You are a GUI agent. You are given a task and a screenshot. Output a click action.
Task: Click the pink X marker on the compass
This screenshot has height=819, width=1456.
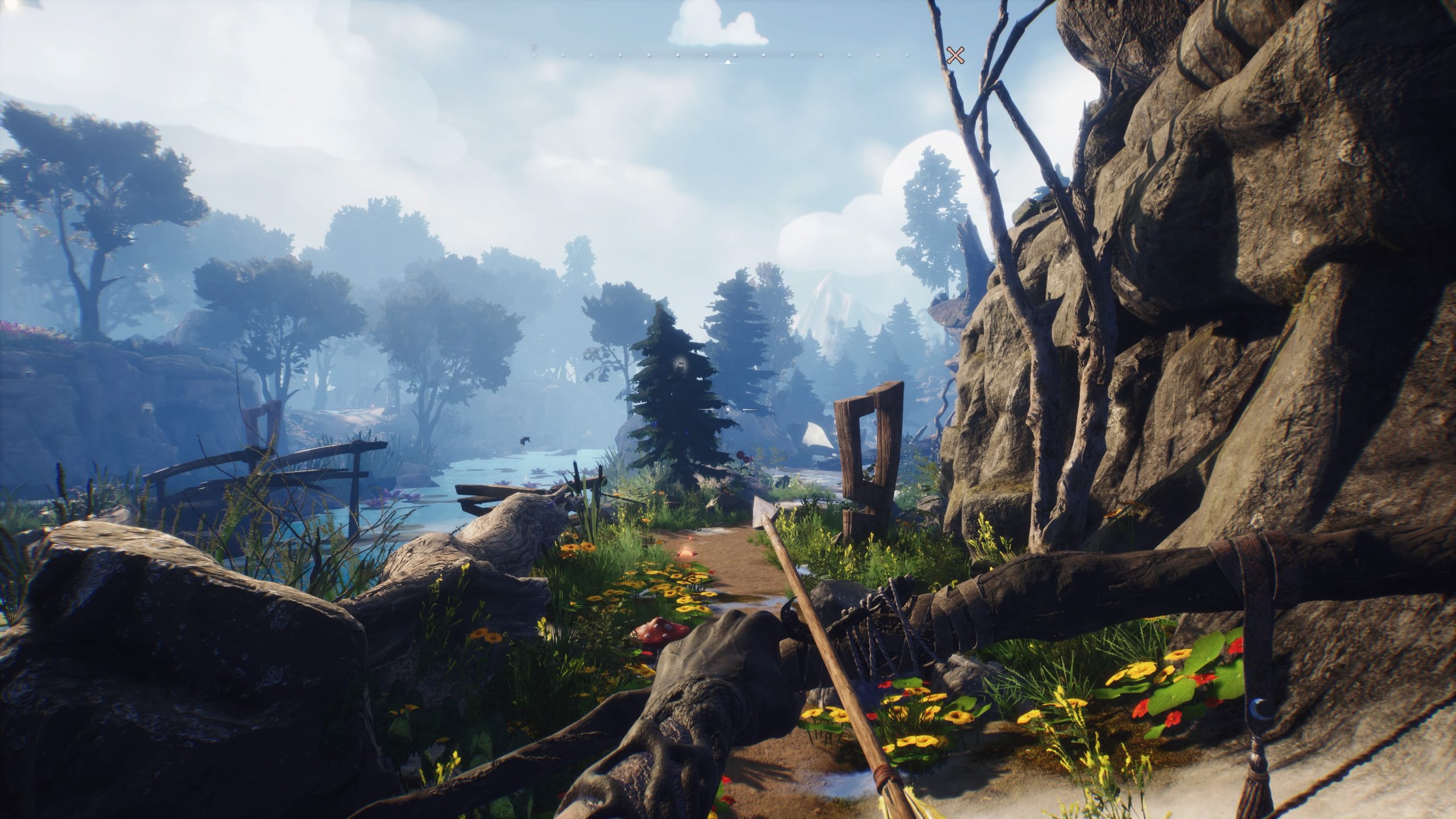[955, 56]
